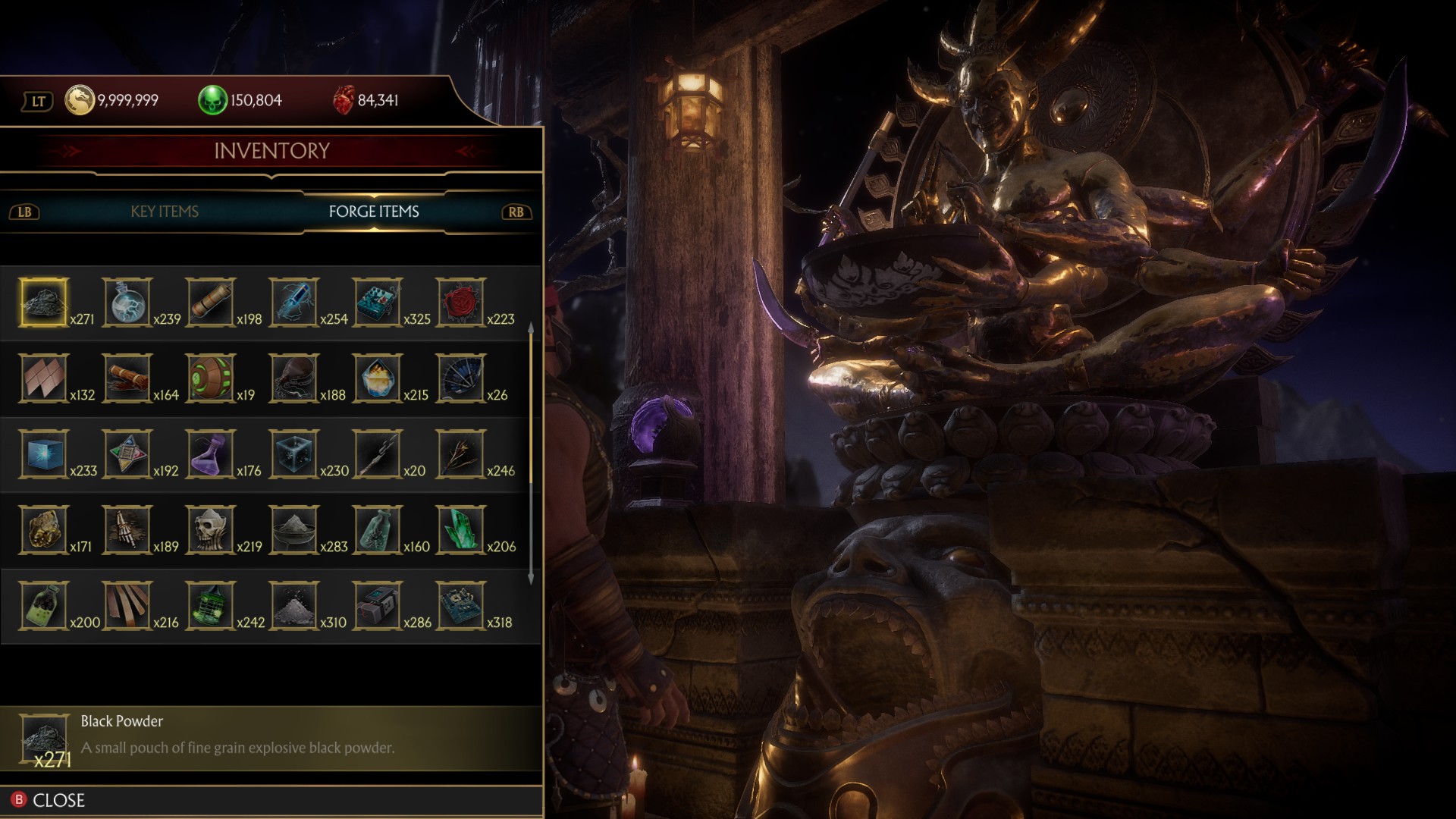Viewport: 1456px width, 819px height.
Task: Select the purple potion flask item
Action: click(x=210, y=454)
